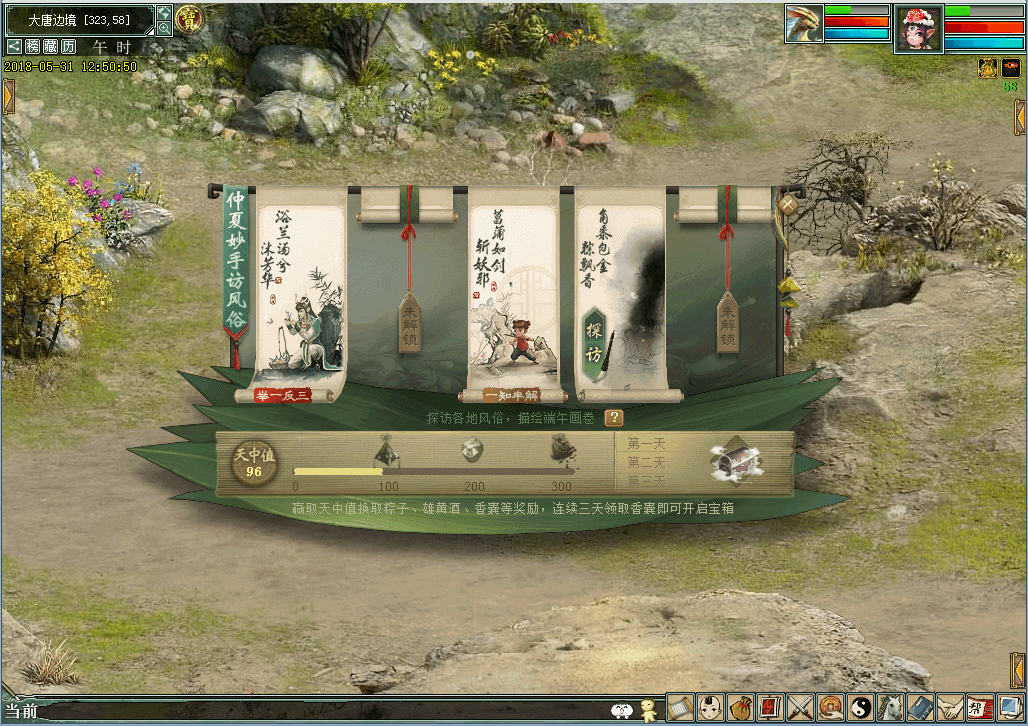Open the computer monitor system icon

coord(1010,707)
